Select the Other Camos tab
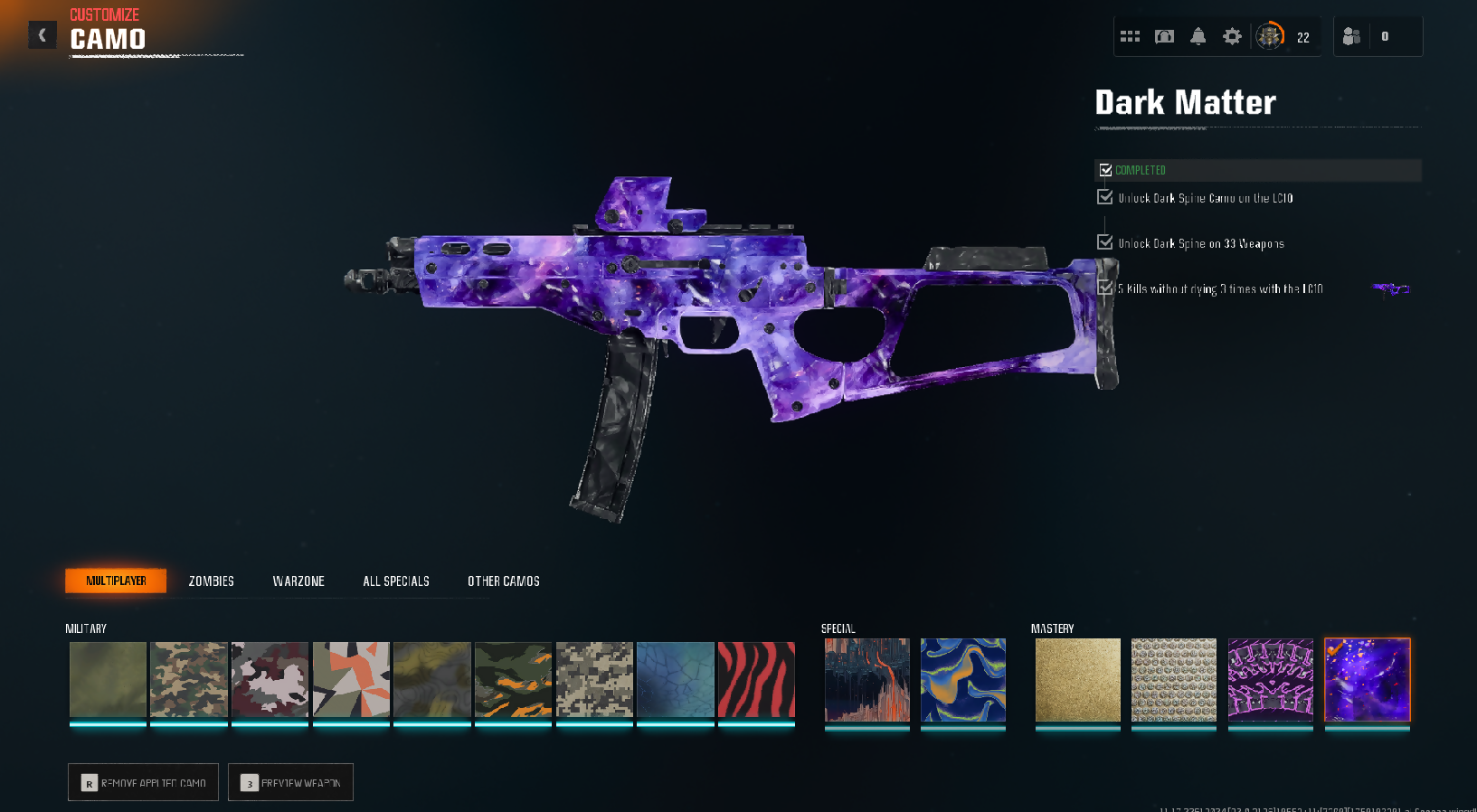 point(503,581)
